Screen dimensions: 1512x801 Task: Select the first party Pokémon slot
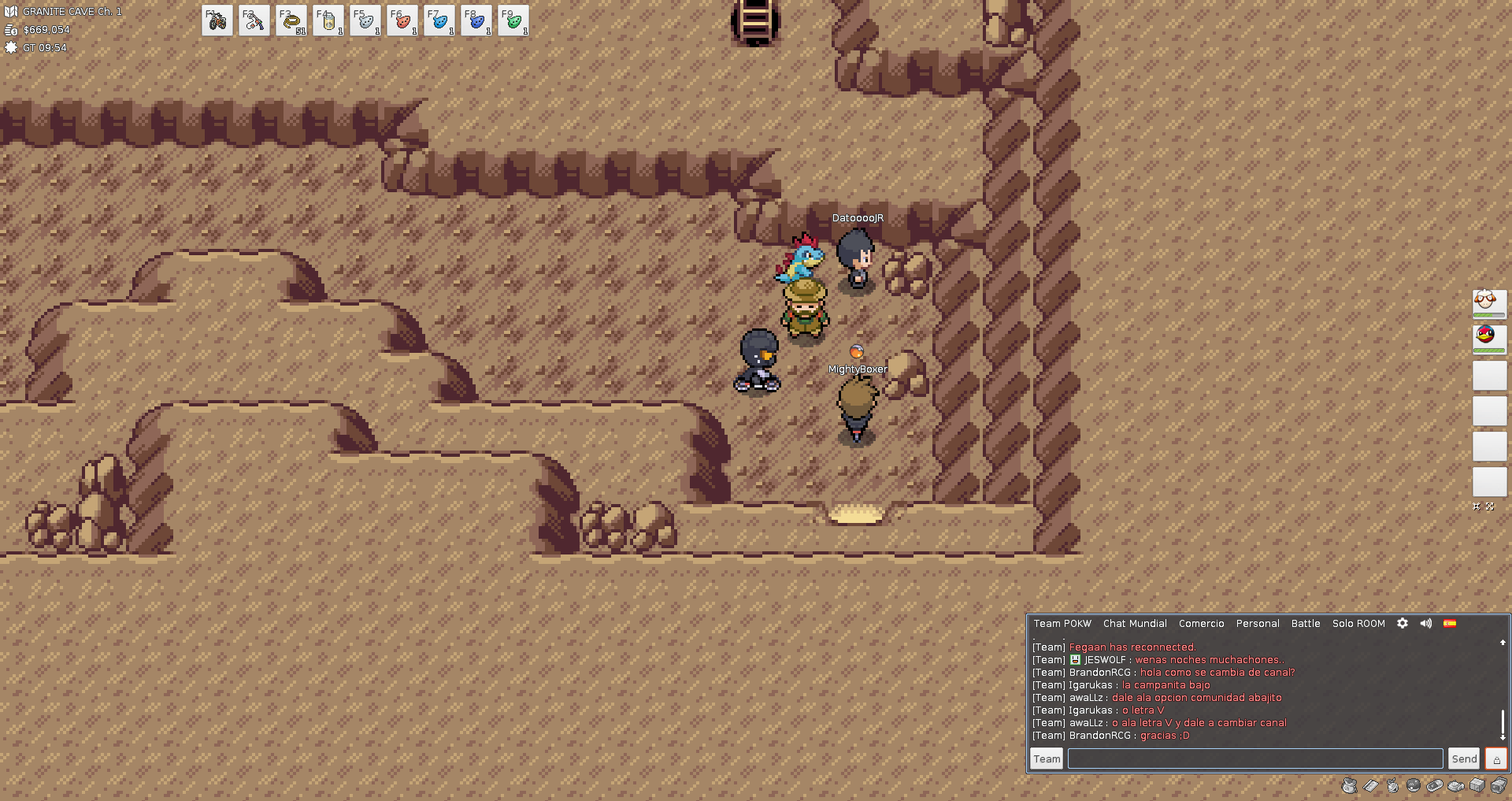[1489, 304]
